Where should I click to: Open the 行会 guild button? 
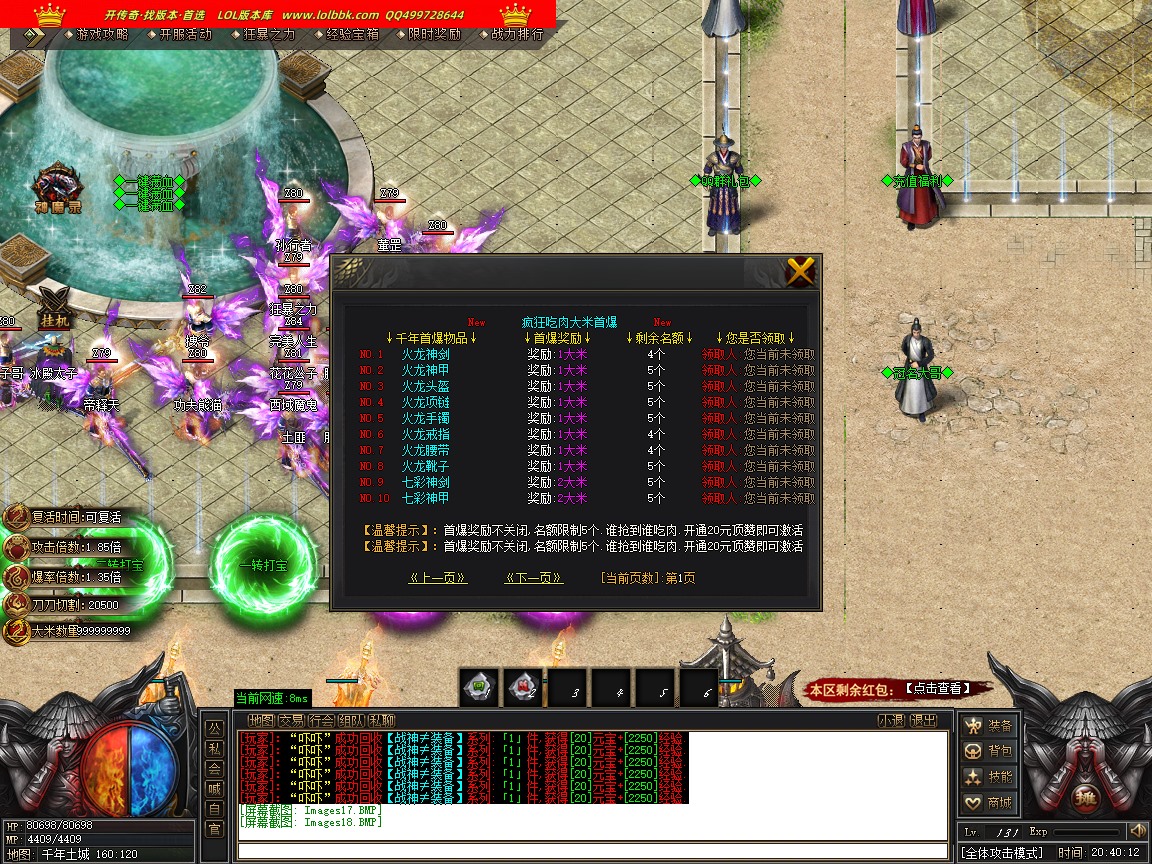pos(321,720)
